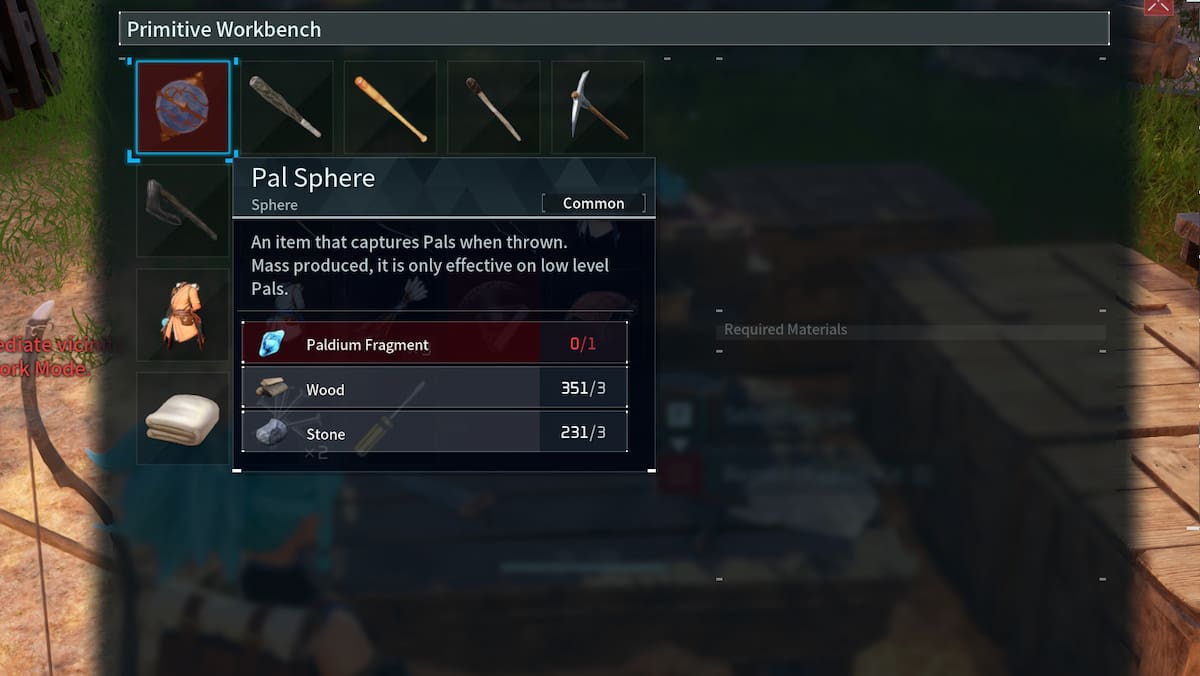The height and width of the screenshot is (676, 1200).
Task: Close the Primitive Workbench window
Action: tap(1158, 6)
